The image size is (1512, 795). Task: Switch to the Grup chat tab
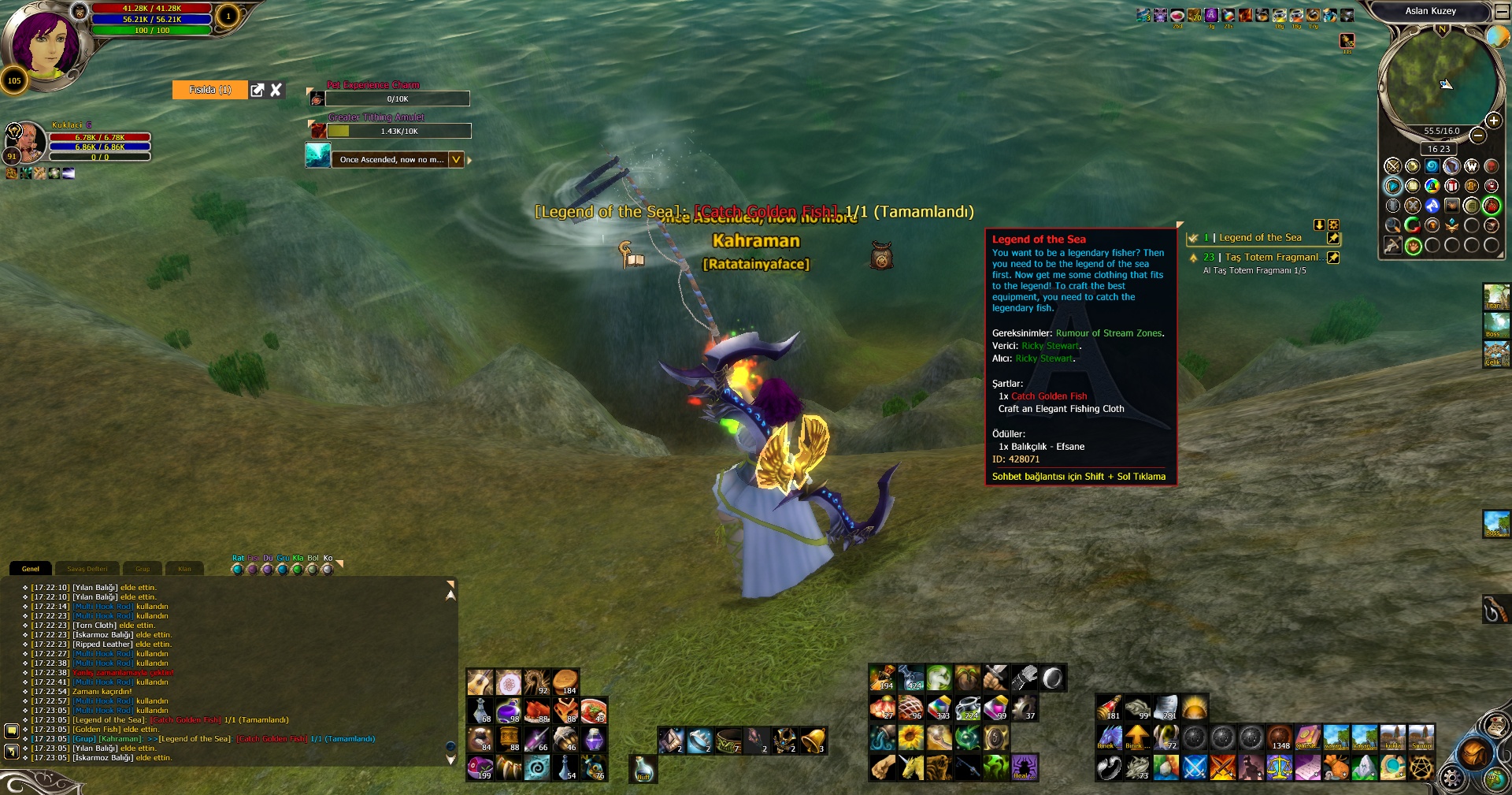point(143,569)
